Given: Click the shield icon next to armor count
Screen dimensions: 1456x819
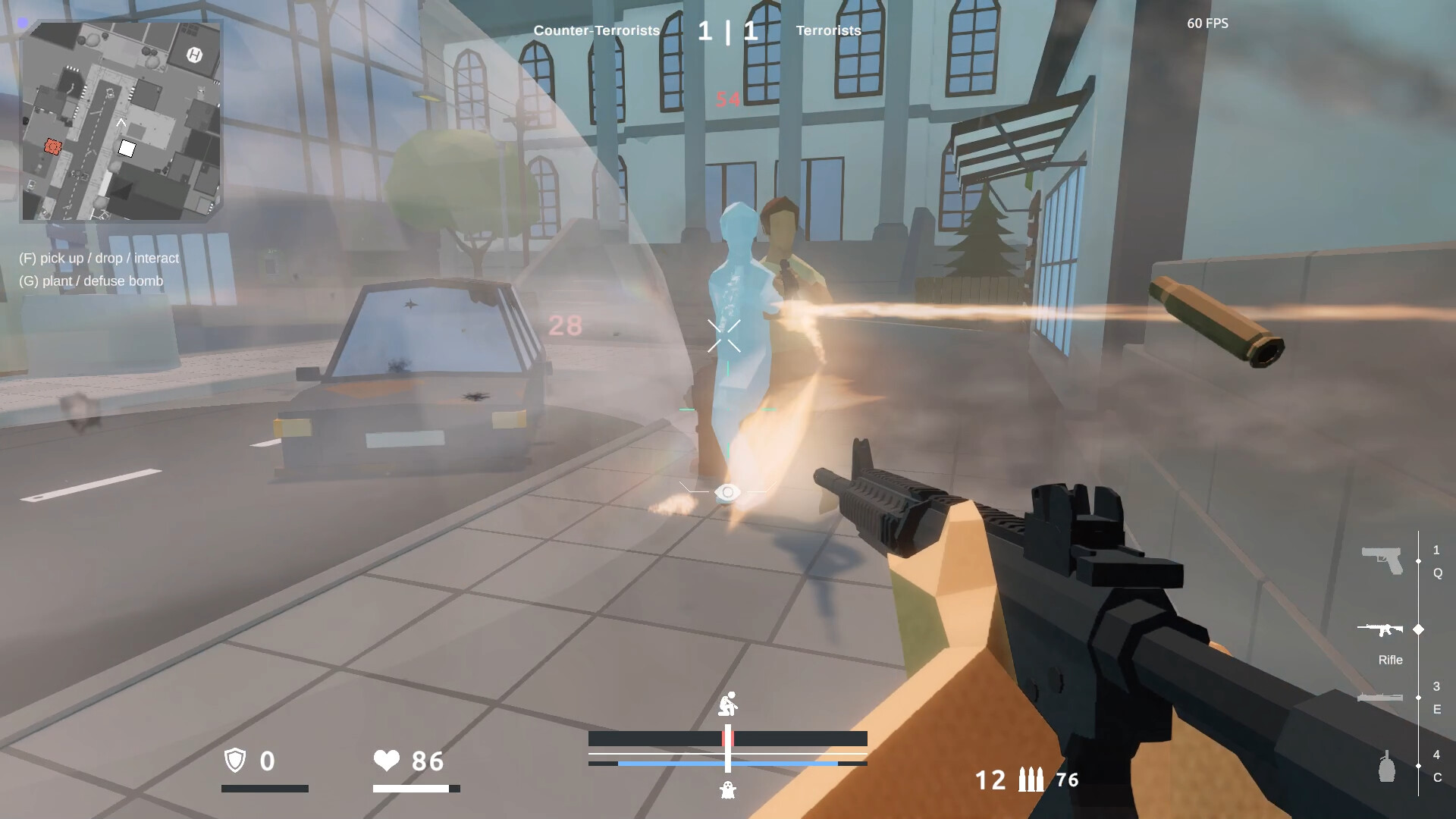Looking at the screenshot, I should pyautogui.click(x=236, y=761).
